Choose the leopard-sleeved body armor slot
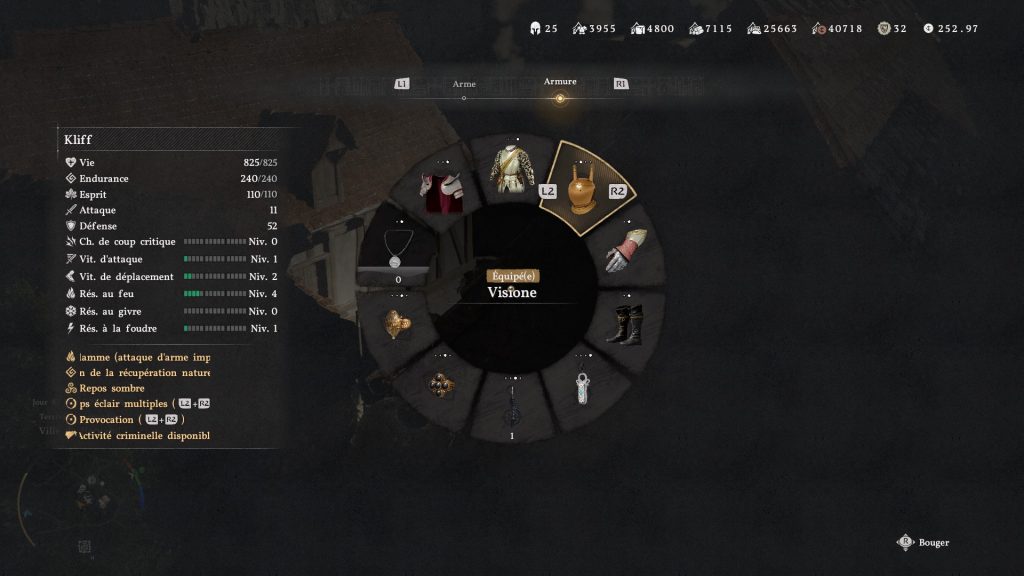 click(512, 170)
